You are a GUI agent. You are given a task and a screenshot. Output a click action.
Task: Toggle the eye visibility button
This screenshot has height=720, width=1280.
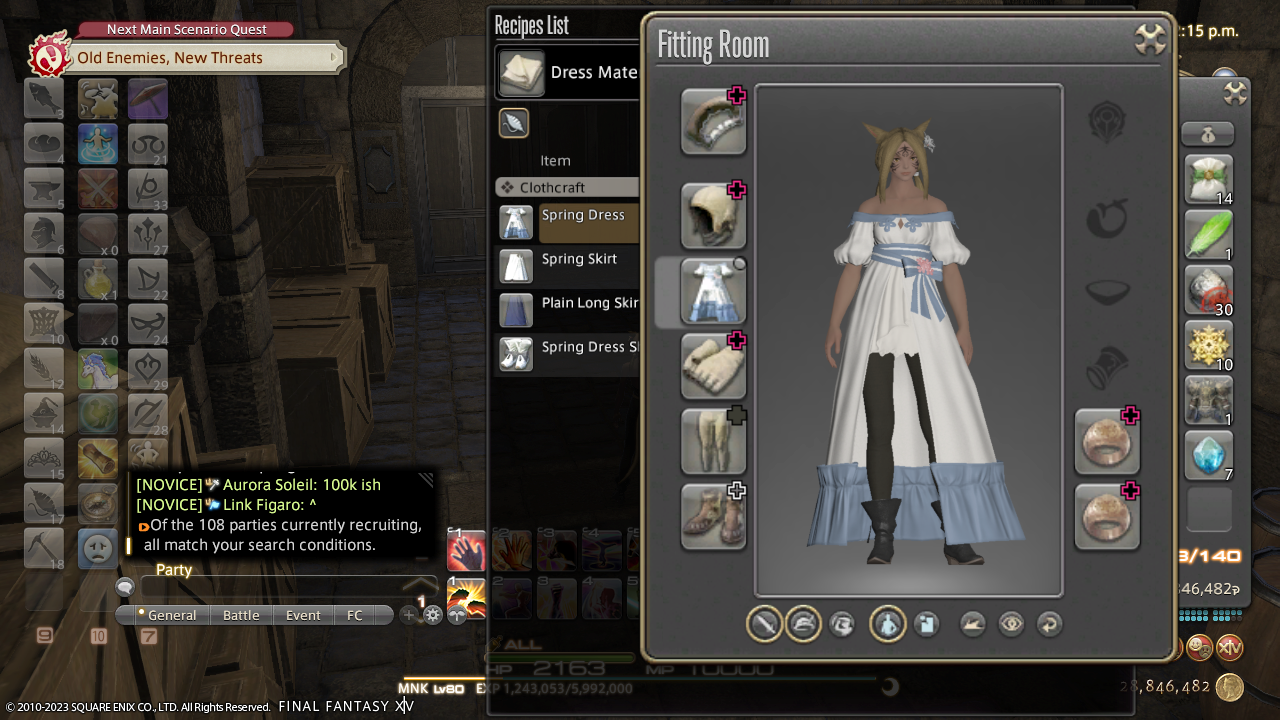tap(1011, 624)
